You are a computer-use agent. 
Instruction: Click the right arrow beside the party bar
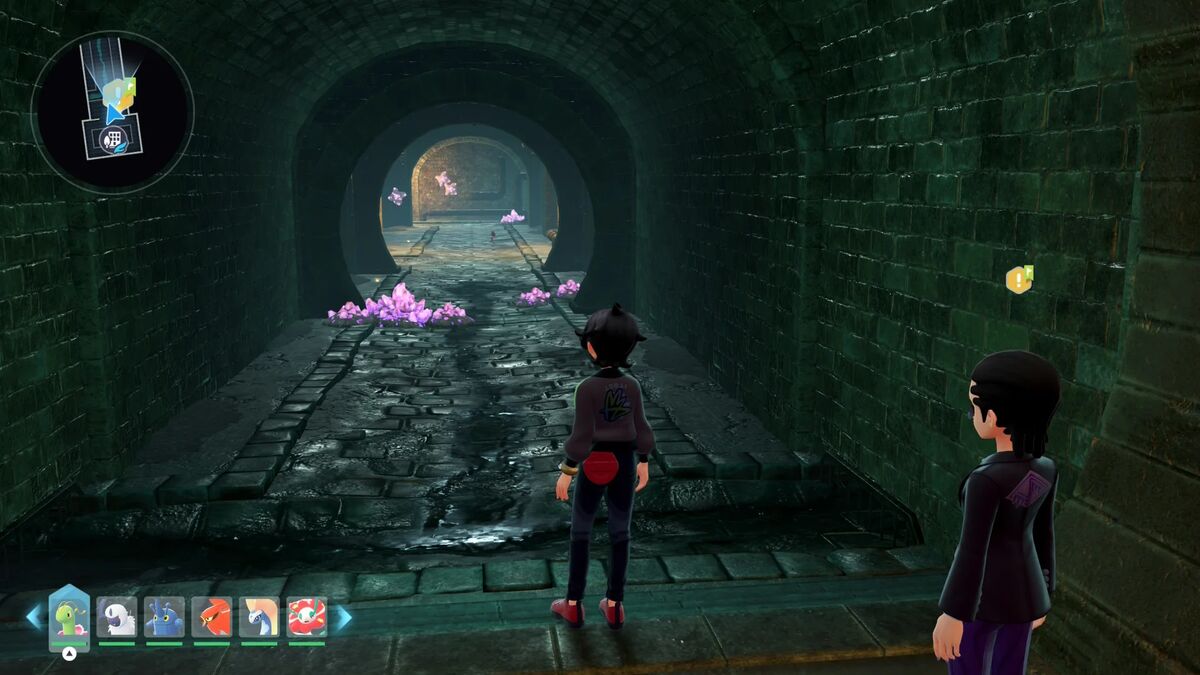click(342, 617)
